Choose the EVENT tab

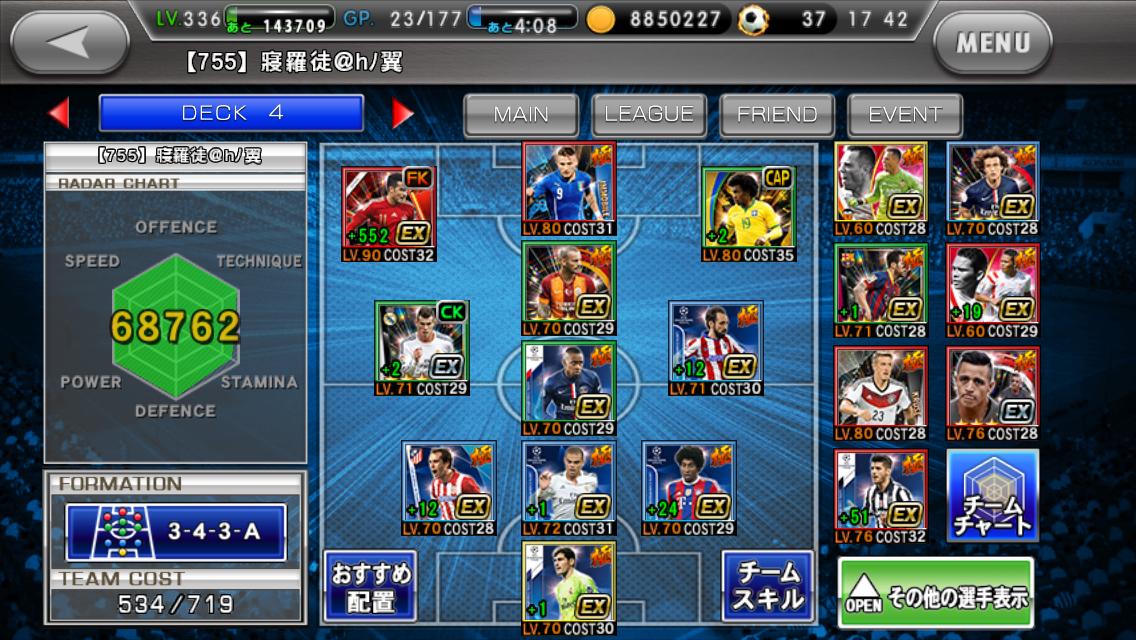click(x=905, y=115)
